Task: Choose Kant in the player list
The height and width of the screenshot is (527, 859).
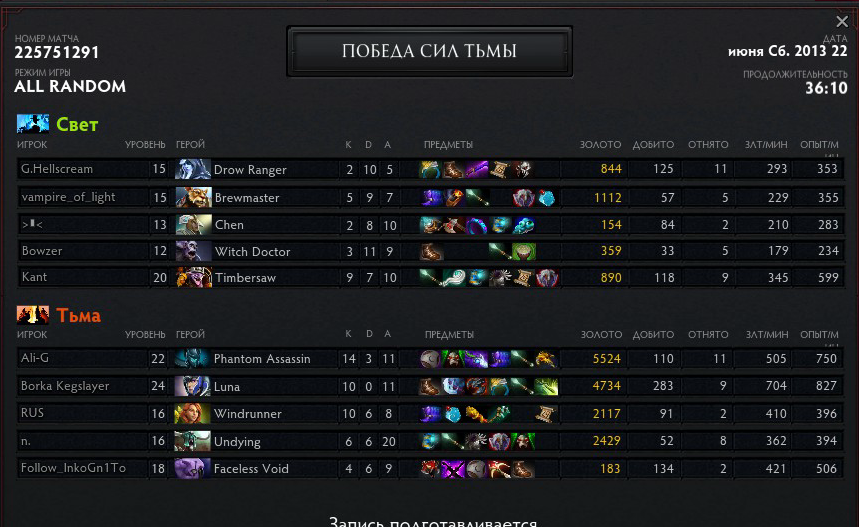Action: (34, 277)
